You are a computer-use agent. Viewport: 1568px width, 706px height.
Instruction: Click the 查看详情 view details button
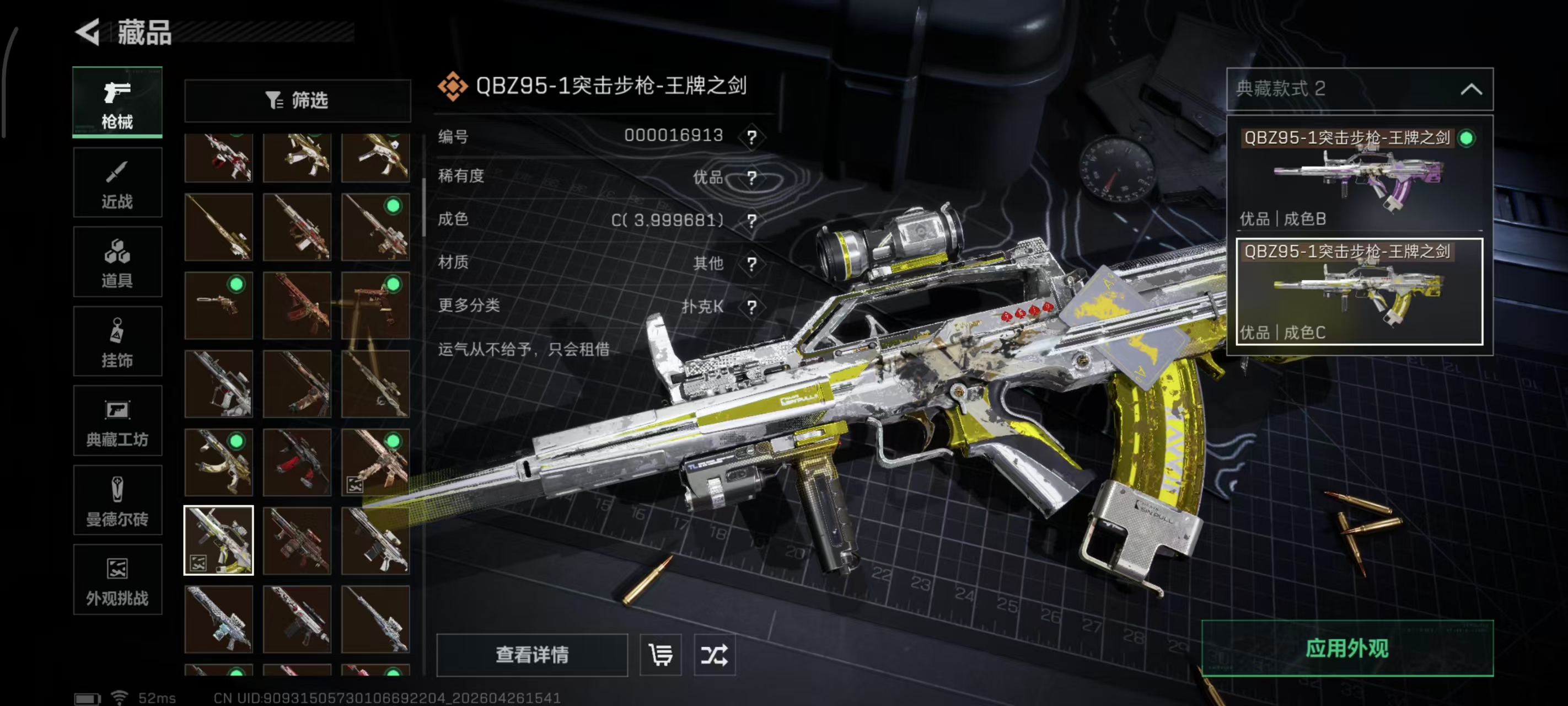(532, 655)
